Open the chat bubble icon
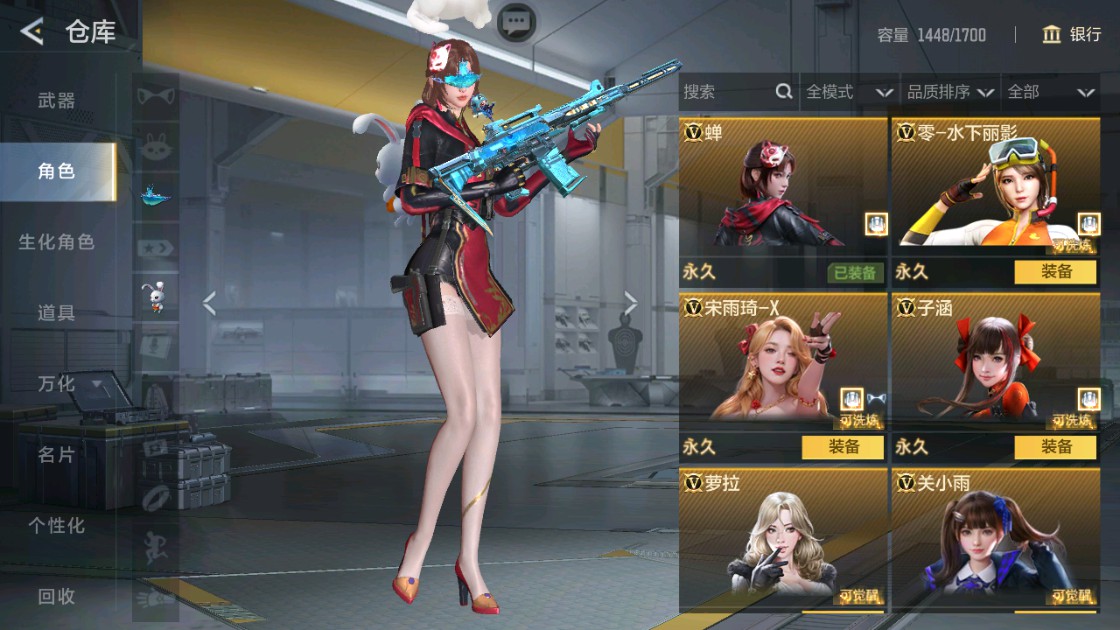Viewport: 1120px width, 630px height. [x=516, y=21]
